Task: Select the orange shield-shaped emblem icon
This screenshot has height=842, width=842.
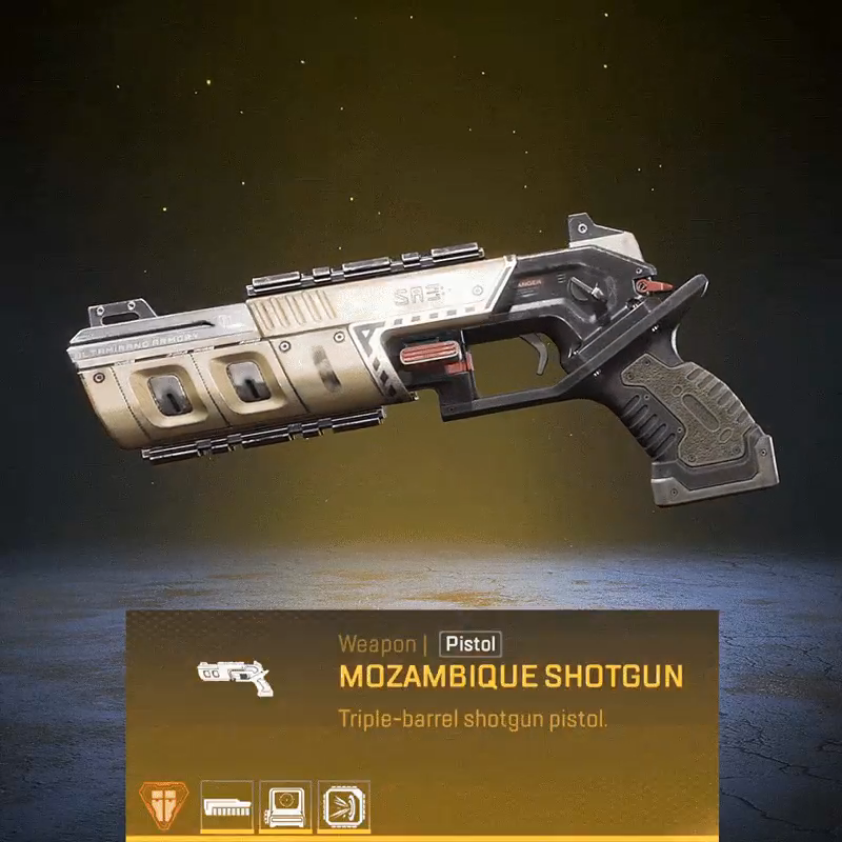Action: click(161, 804)
